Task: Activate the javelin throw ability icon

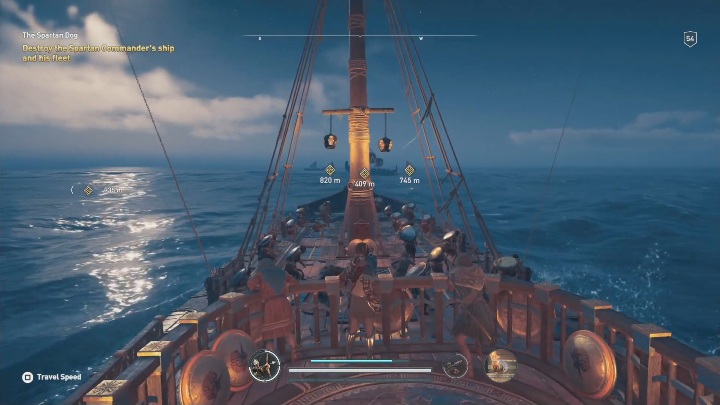Action: [455, 366]
